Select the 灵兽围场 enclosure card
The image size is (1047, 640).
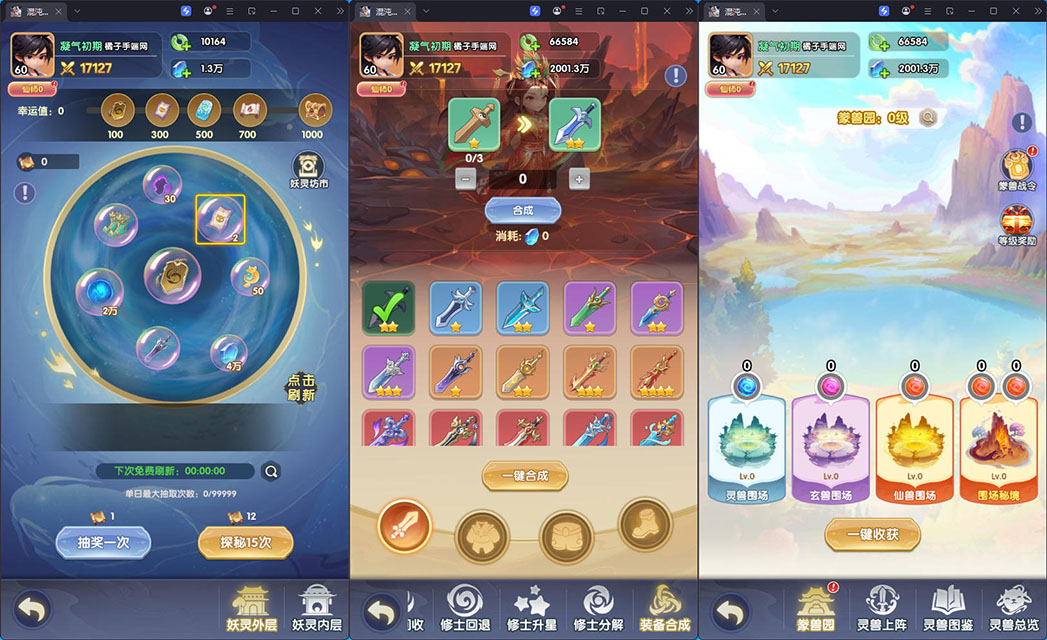click(x=747, y=448)
